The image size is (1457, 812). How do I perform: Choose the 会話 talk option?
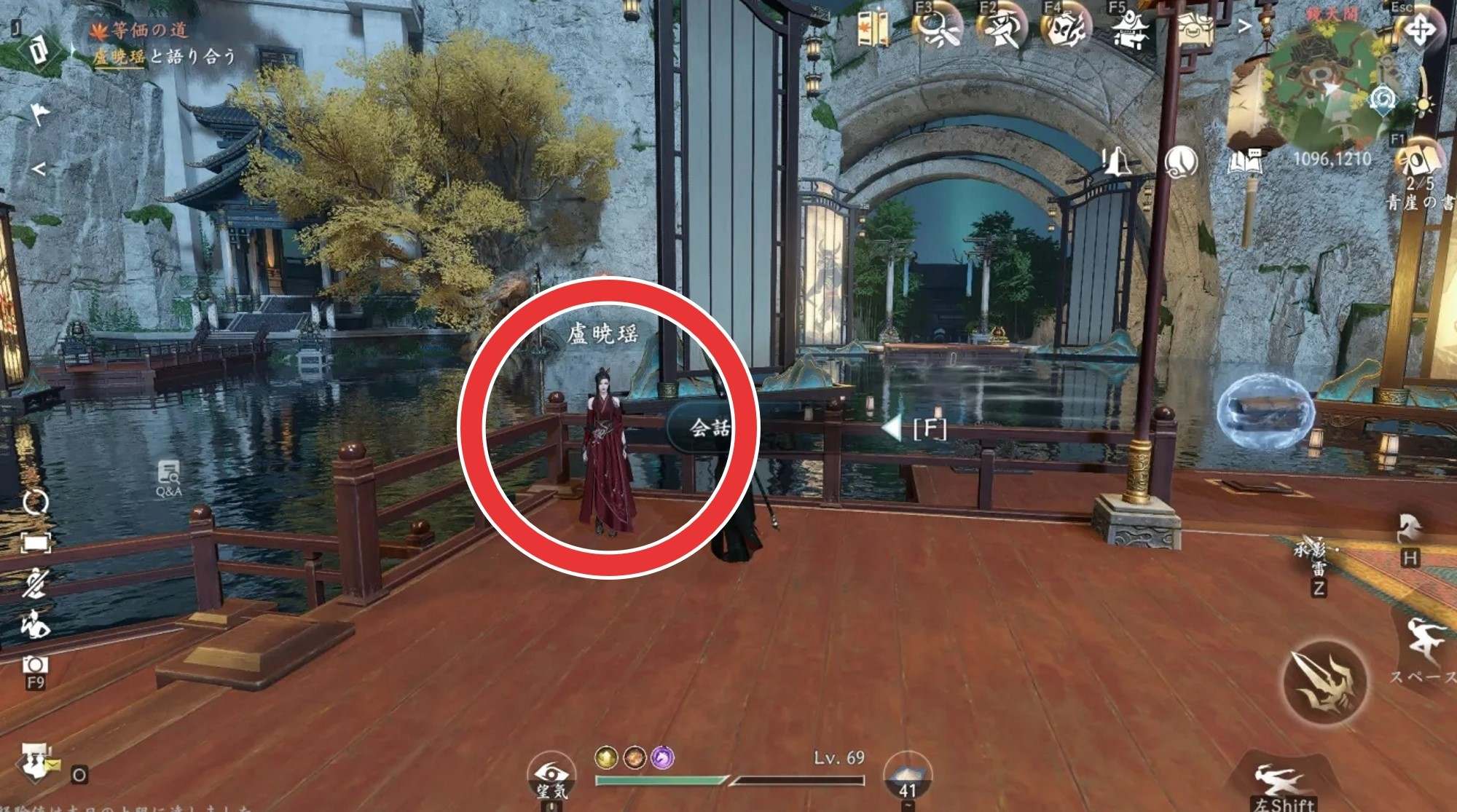point(708,427)
